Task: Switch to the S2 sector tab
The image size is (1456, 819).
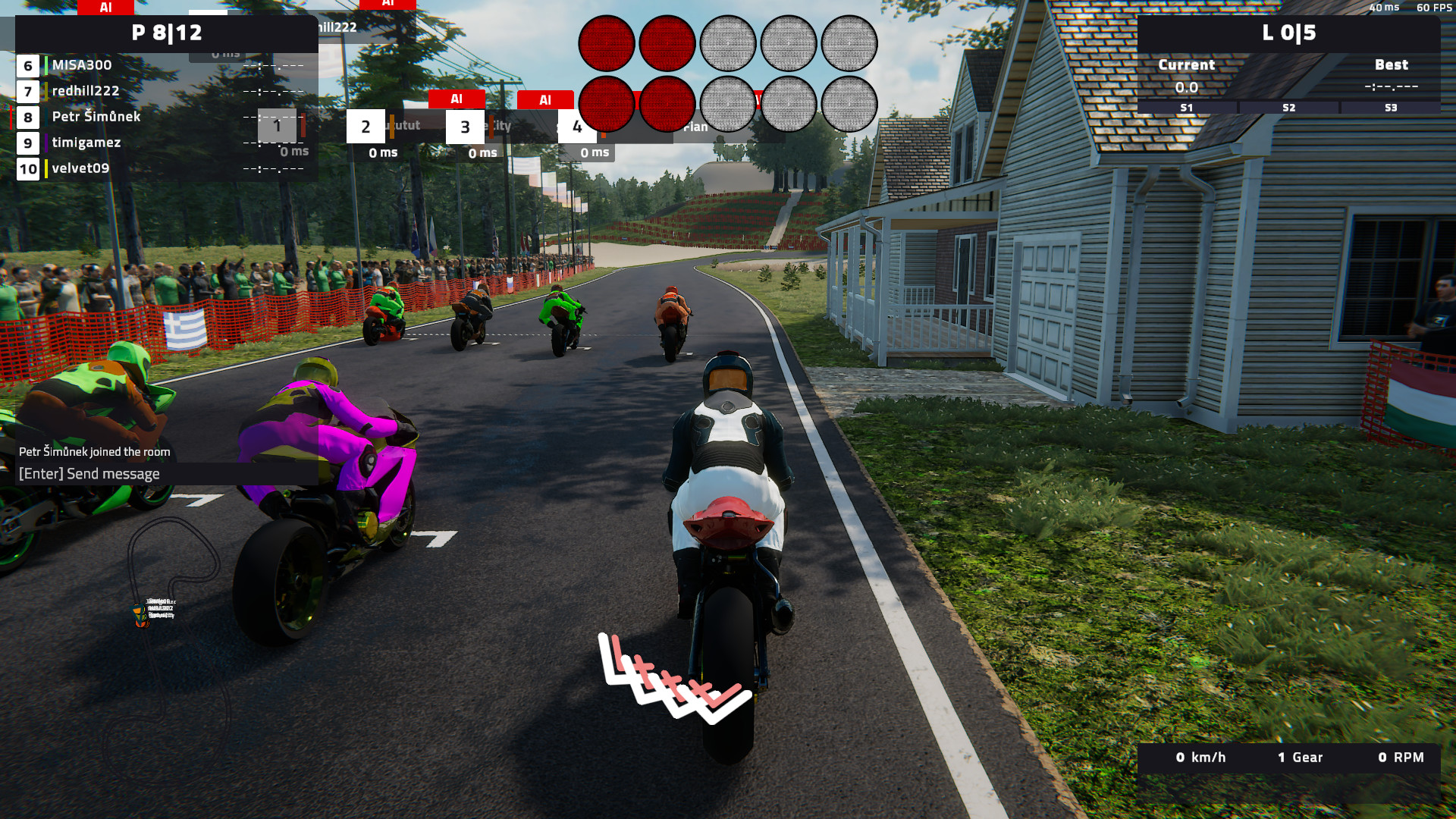Action: click(1288, 108)
